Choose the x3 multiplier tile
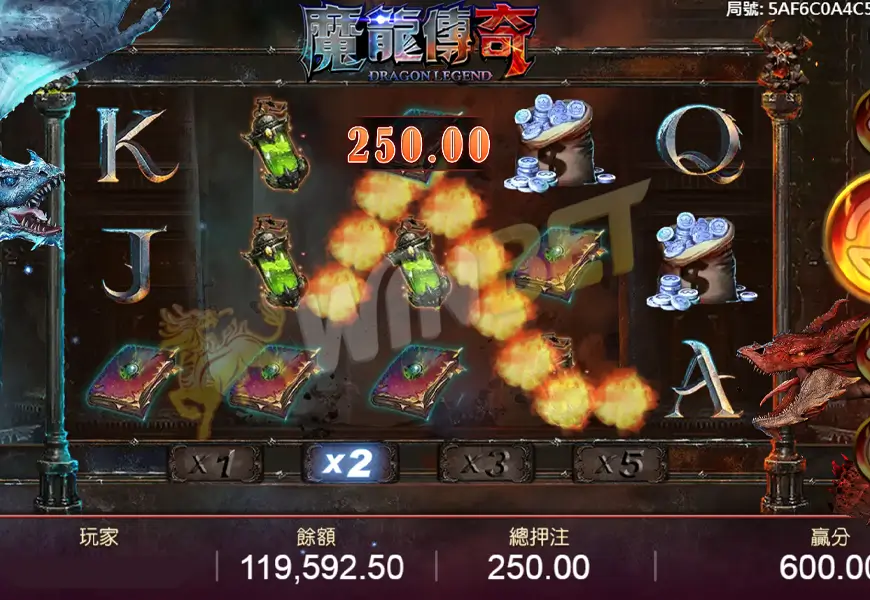The image size is (870, 600). point(485,463)
